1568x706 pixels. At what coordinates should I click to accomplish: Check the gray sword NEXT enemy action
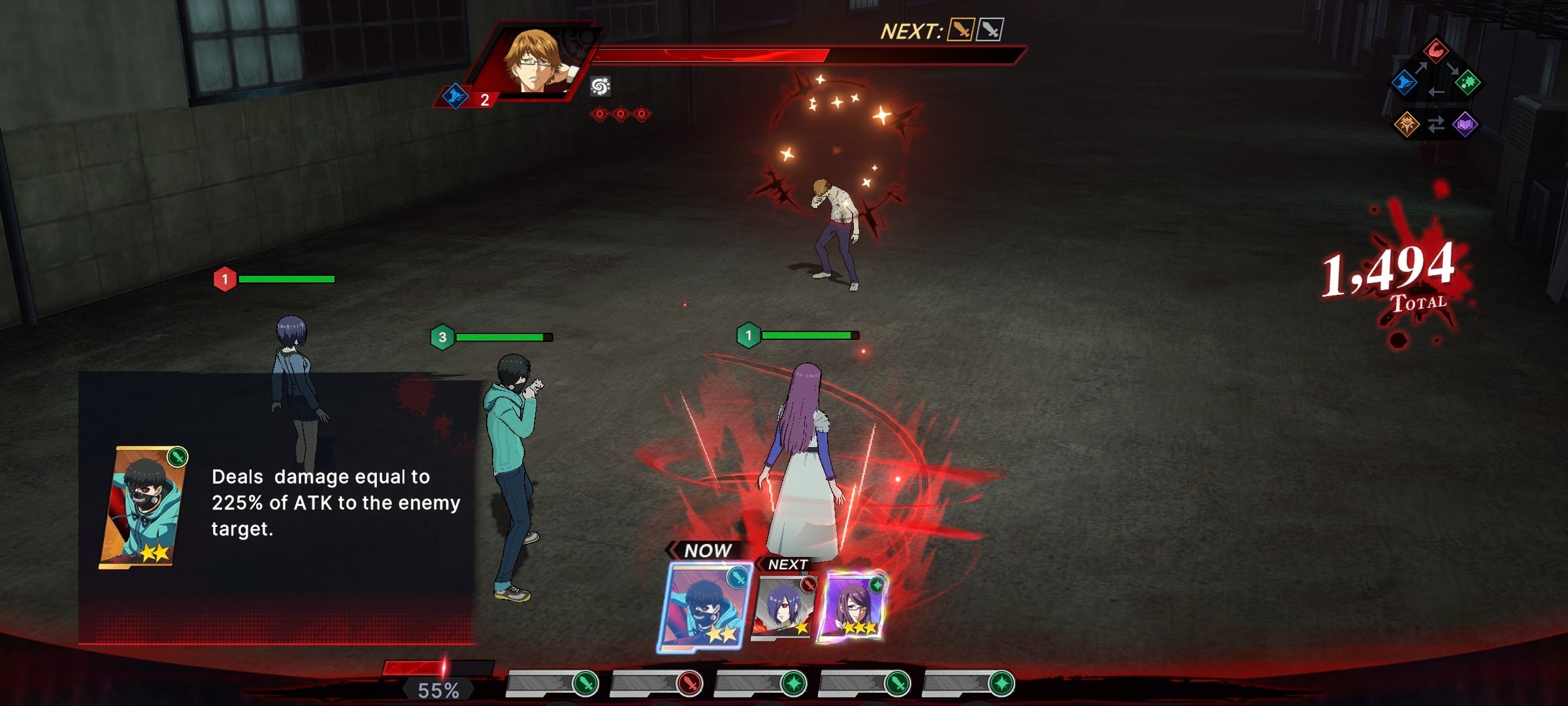(990, 29)
